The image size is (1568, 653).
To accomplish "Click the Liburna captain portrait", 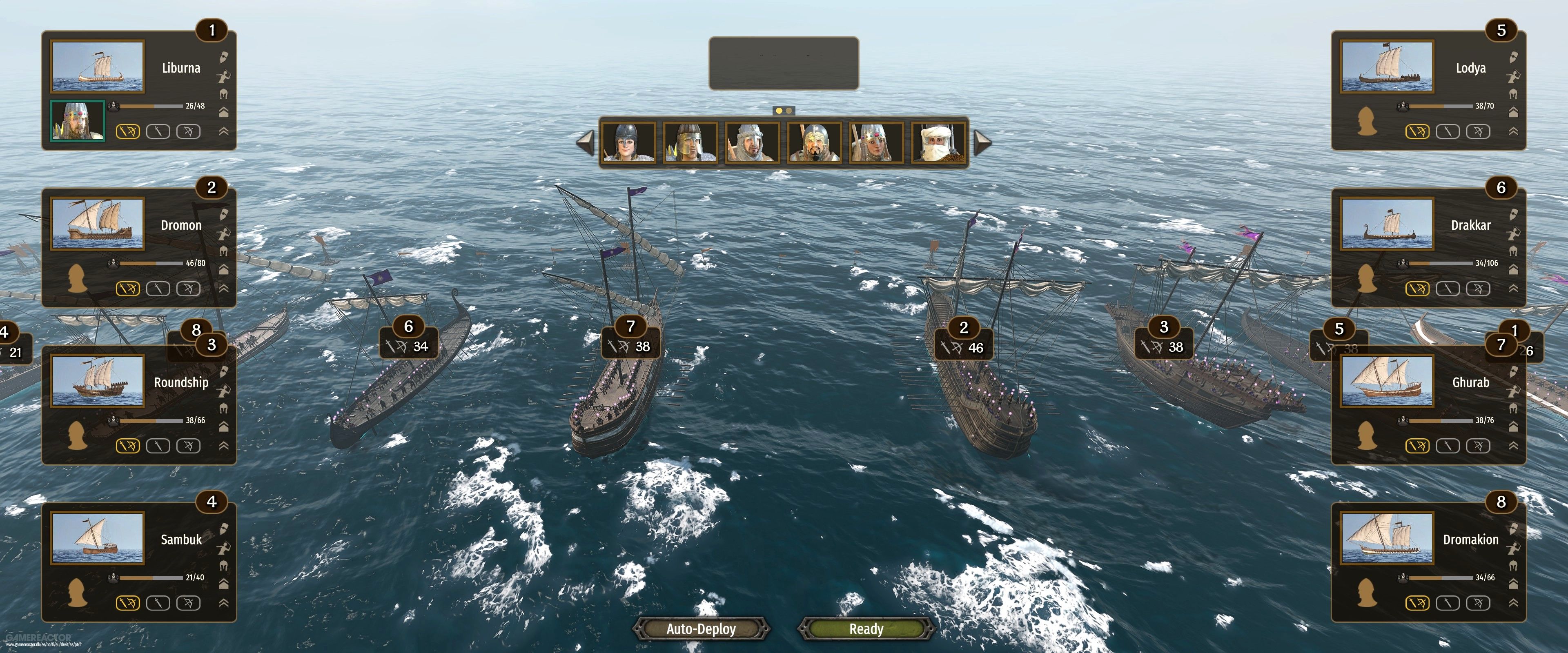I will pos(77,120).
